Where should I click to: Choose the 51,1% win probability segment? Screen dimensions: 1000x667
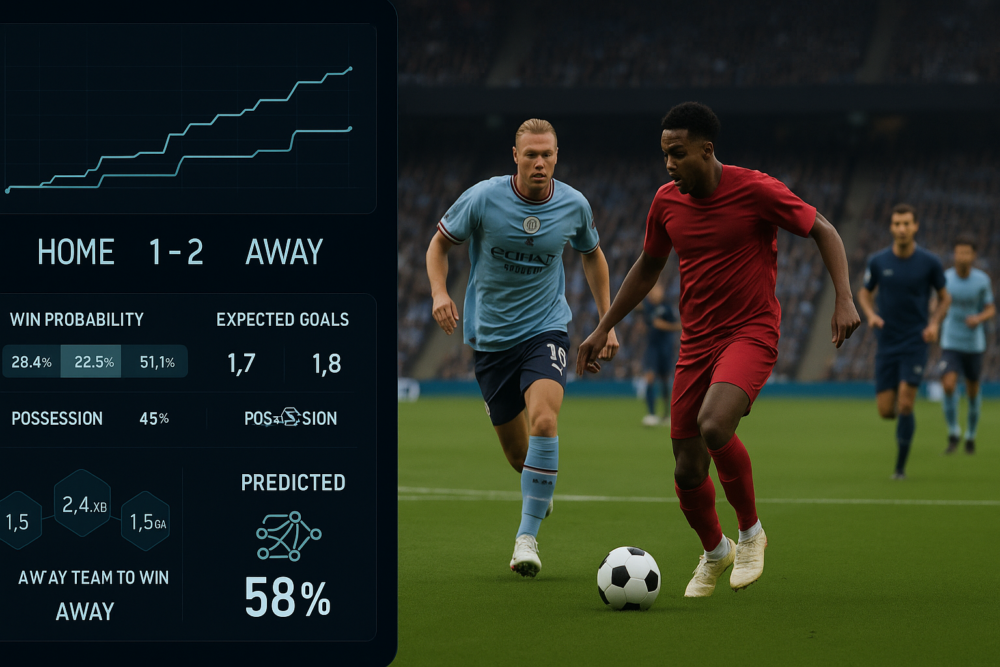(x=154, y=362)
